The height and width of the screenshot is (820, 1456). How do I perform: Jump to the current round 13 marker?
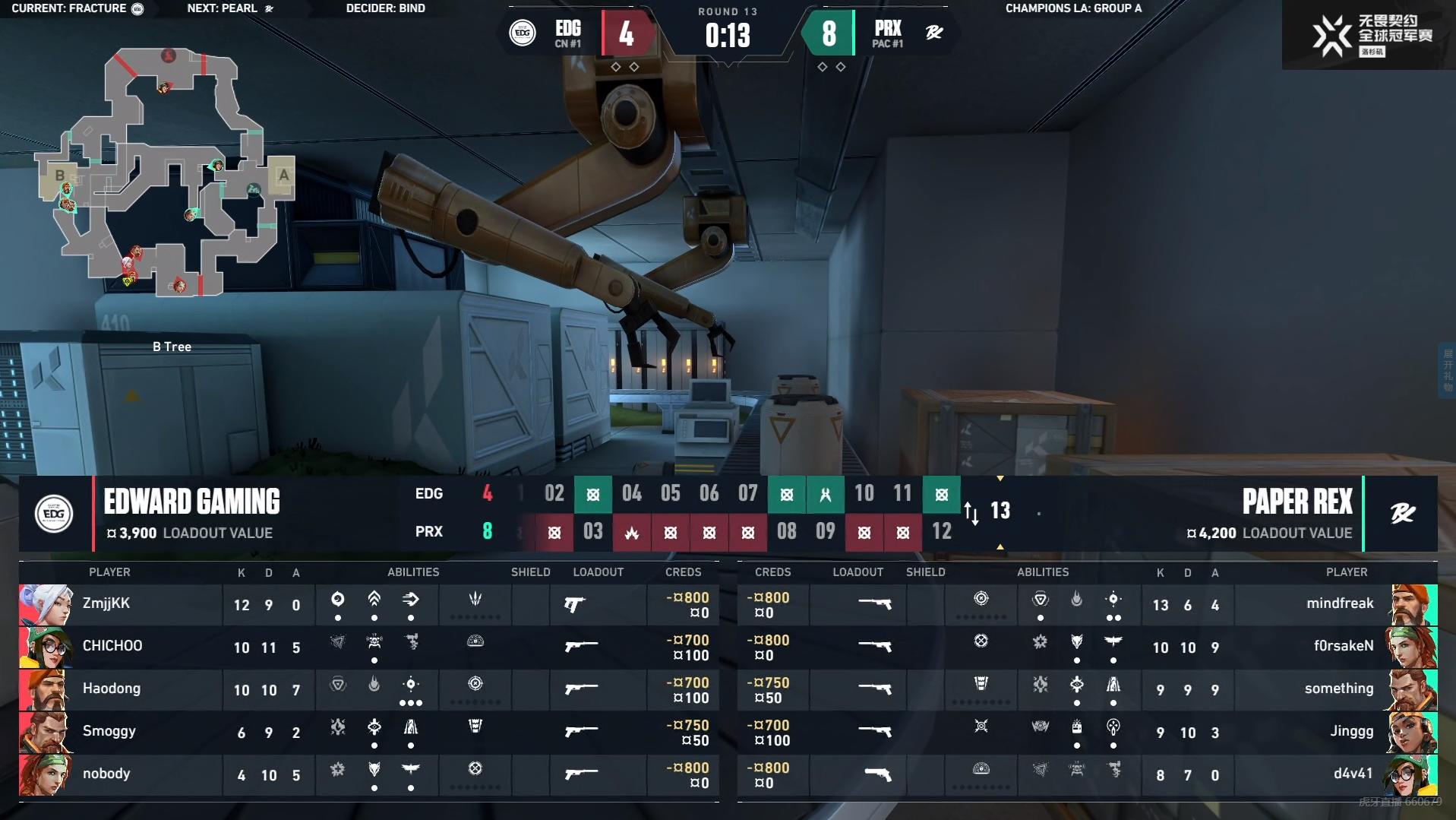point(1000,511)
